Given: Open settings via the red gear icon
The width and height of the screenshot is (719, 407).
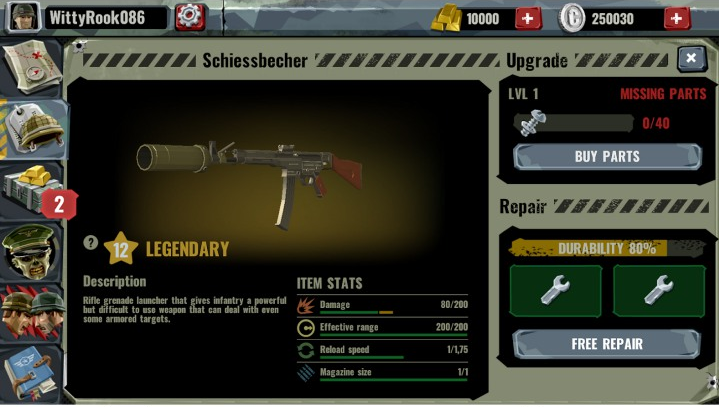Looking at the screenshot, I should click(x=189, y=16).
